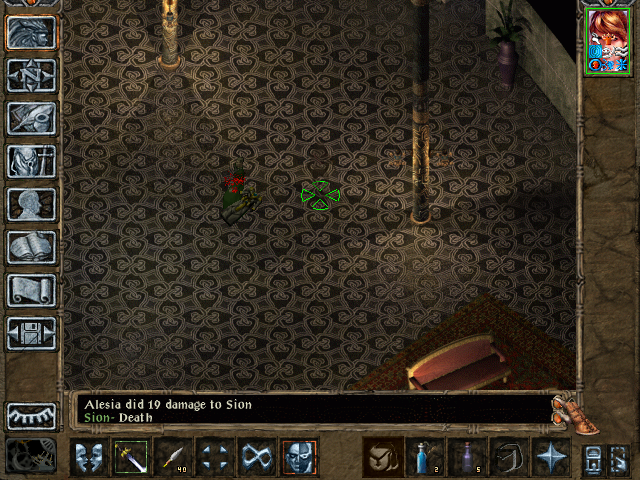The image size is (640, 480).
Task: Open the inventory screen armored figure button
Action: click(31, 161)
